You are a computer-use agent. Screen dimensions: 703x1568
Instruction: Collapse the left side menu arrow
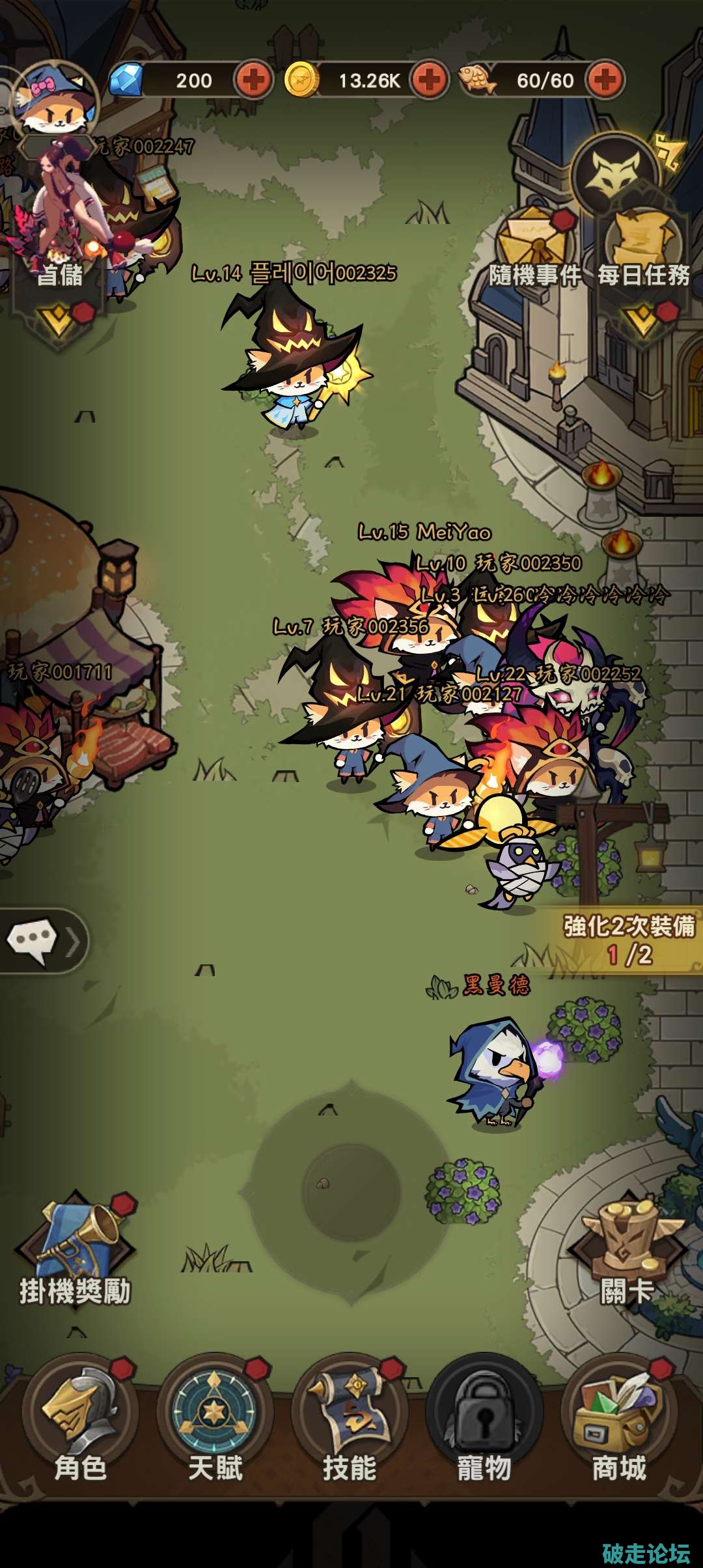59,320
